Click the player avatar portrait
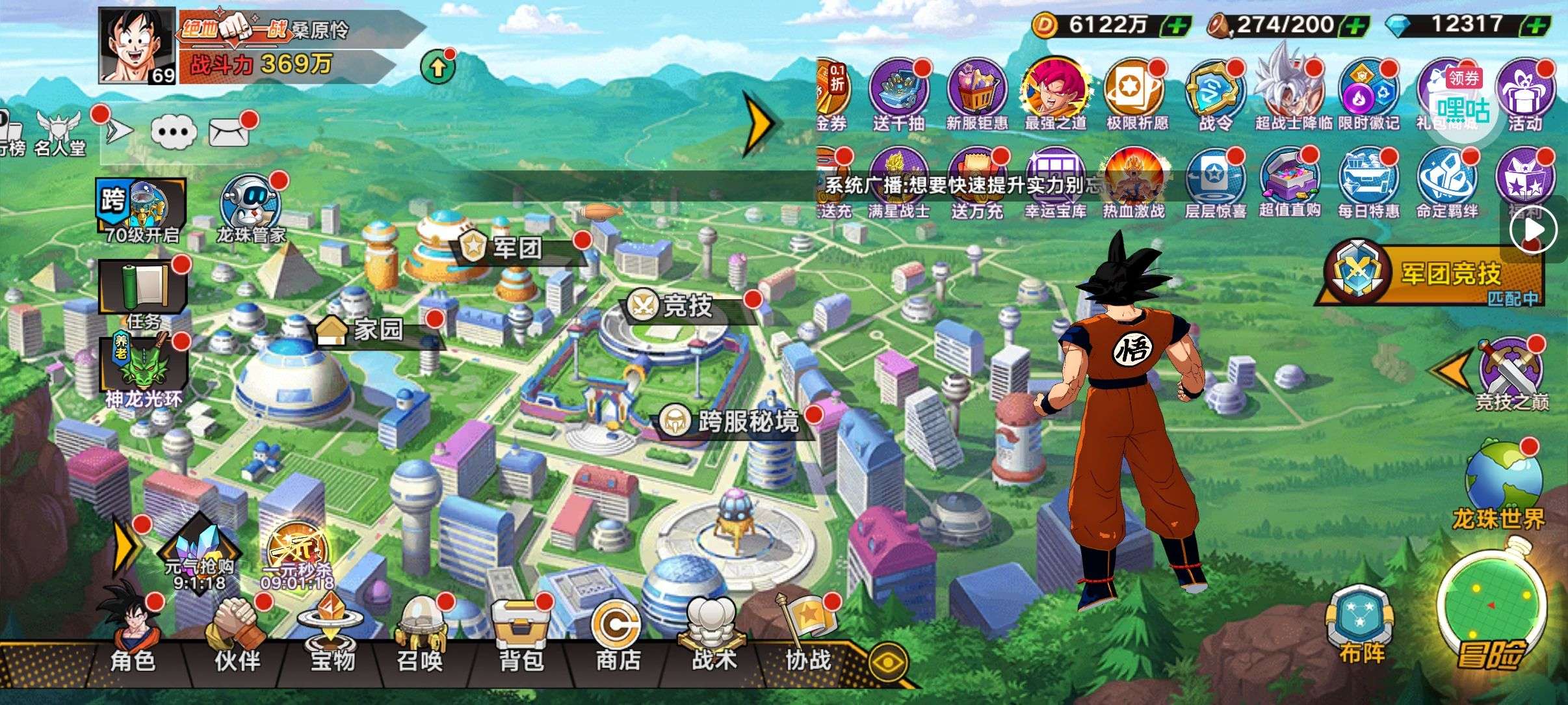Viewport: 1568px width, 705px height. 137,46
